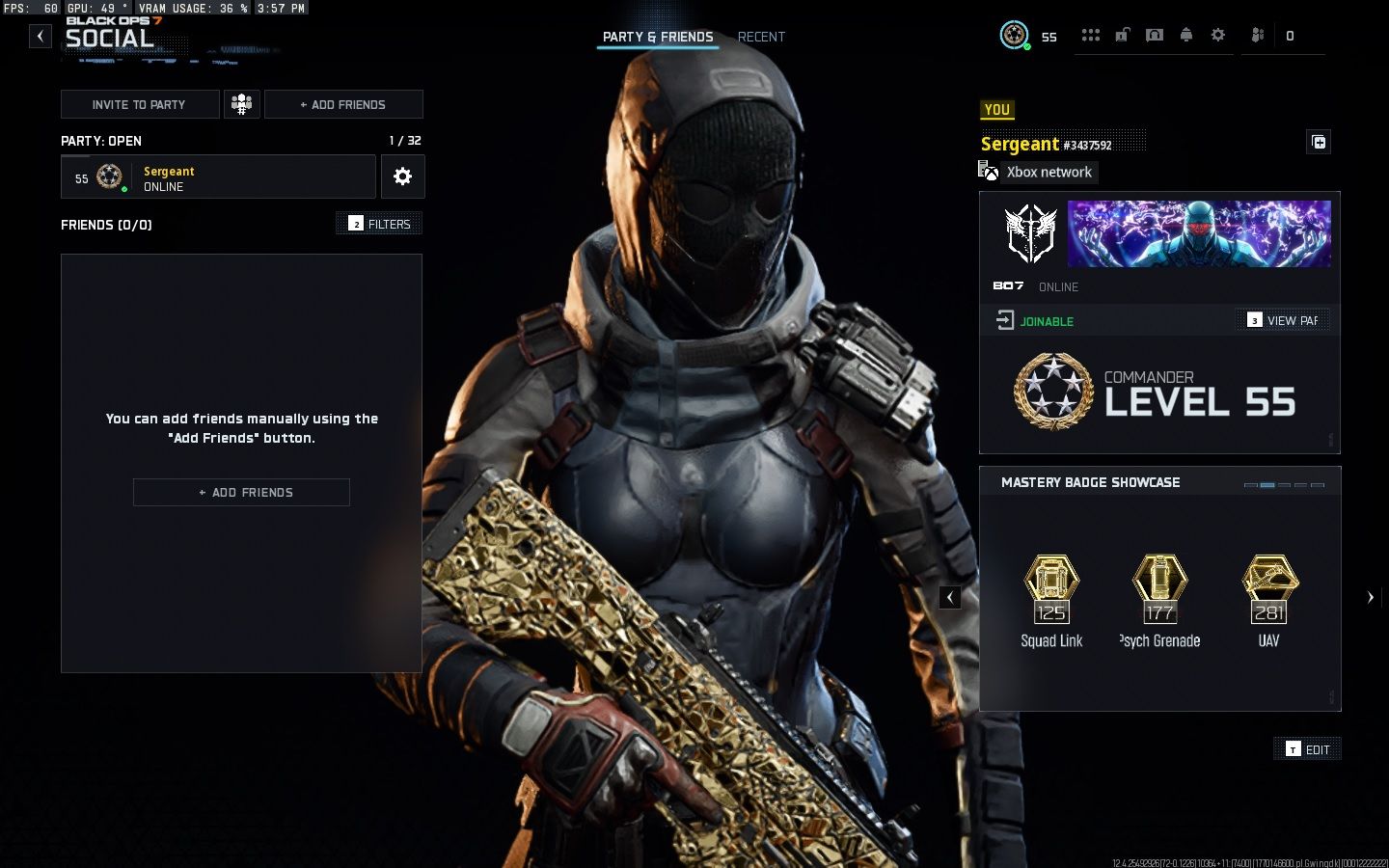
Task: Show notifications with the bell icon
Action: (1186, 36)
